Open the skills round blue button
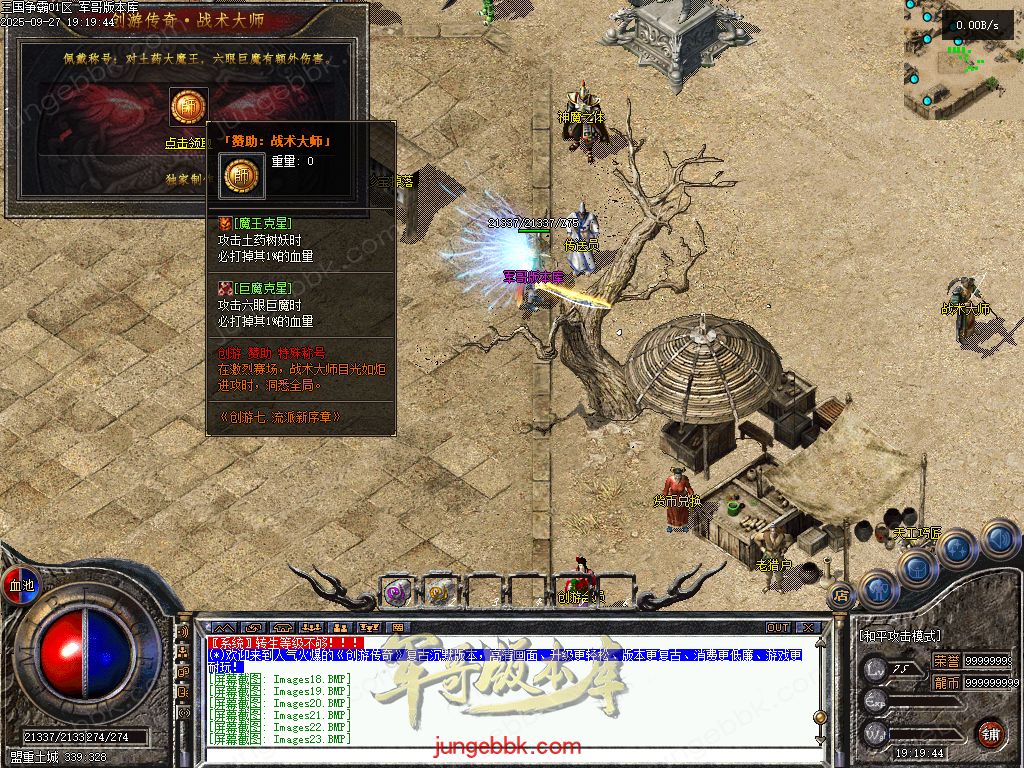Viewport: 1024px width, 768px height. 957,548
